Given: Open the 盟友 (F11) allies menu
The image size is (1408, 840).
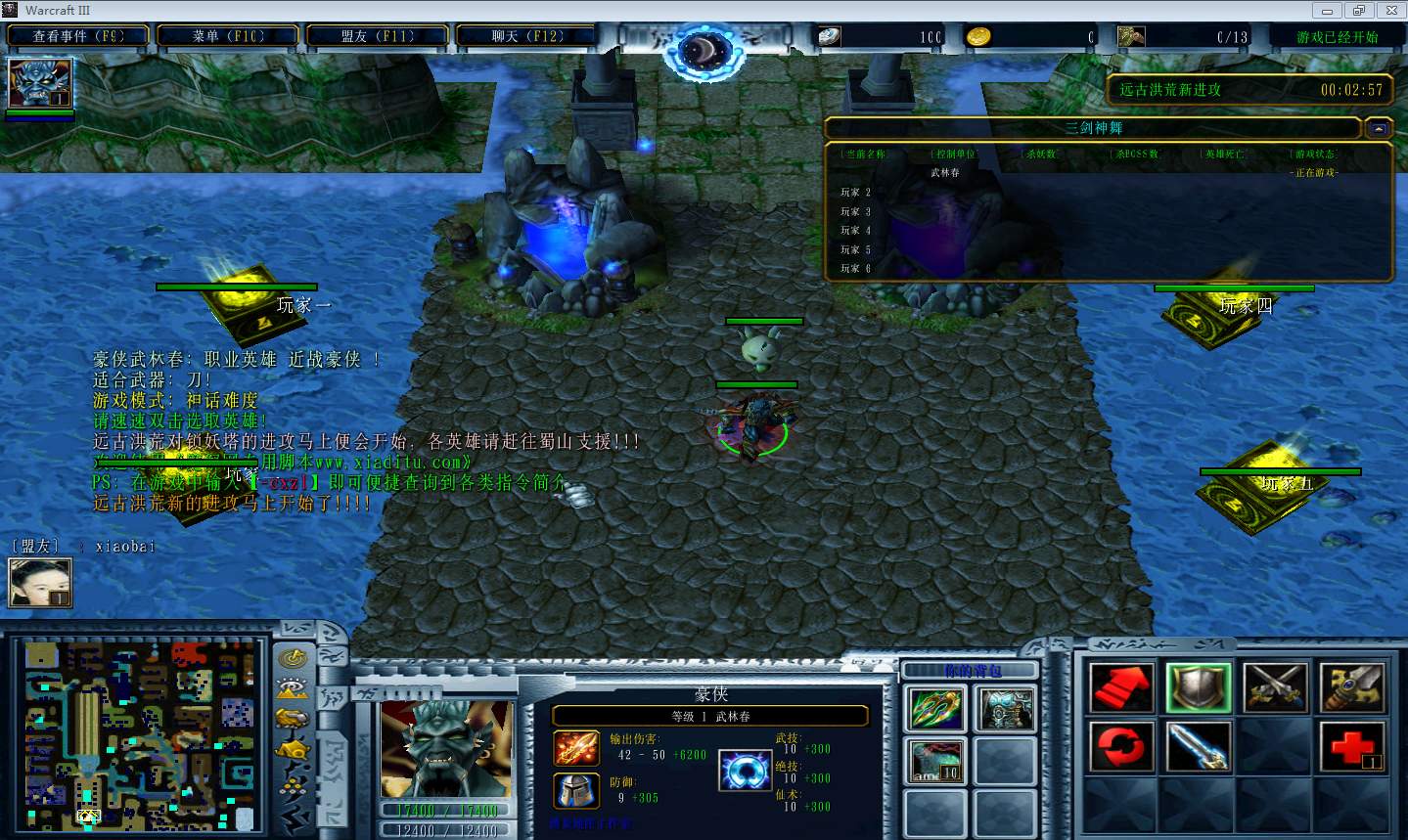Looking at the screenshot, I should point(378,36).
